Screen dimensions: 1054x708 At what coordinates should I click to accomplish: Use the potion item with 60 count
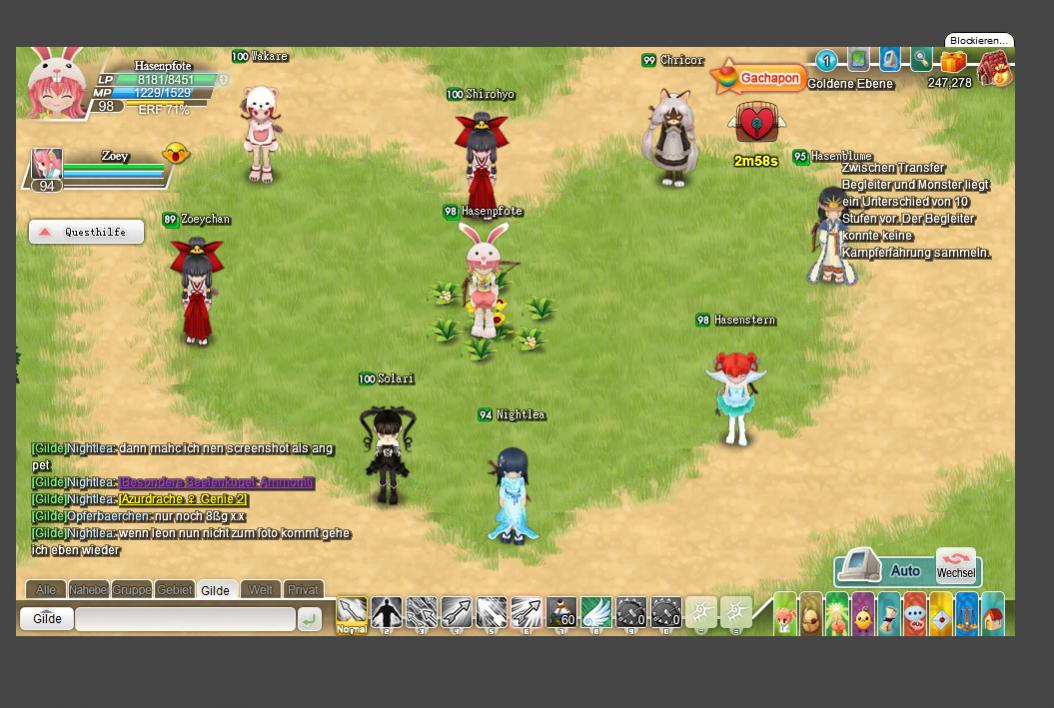tap(561, 612)
